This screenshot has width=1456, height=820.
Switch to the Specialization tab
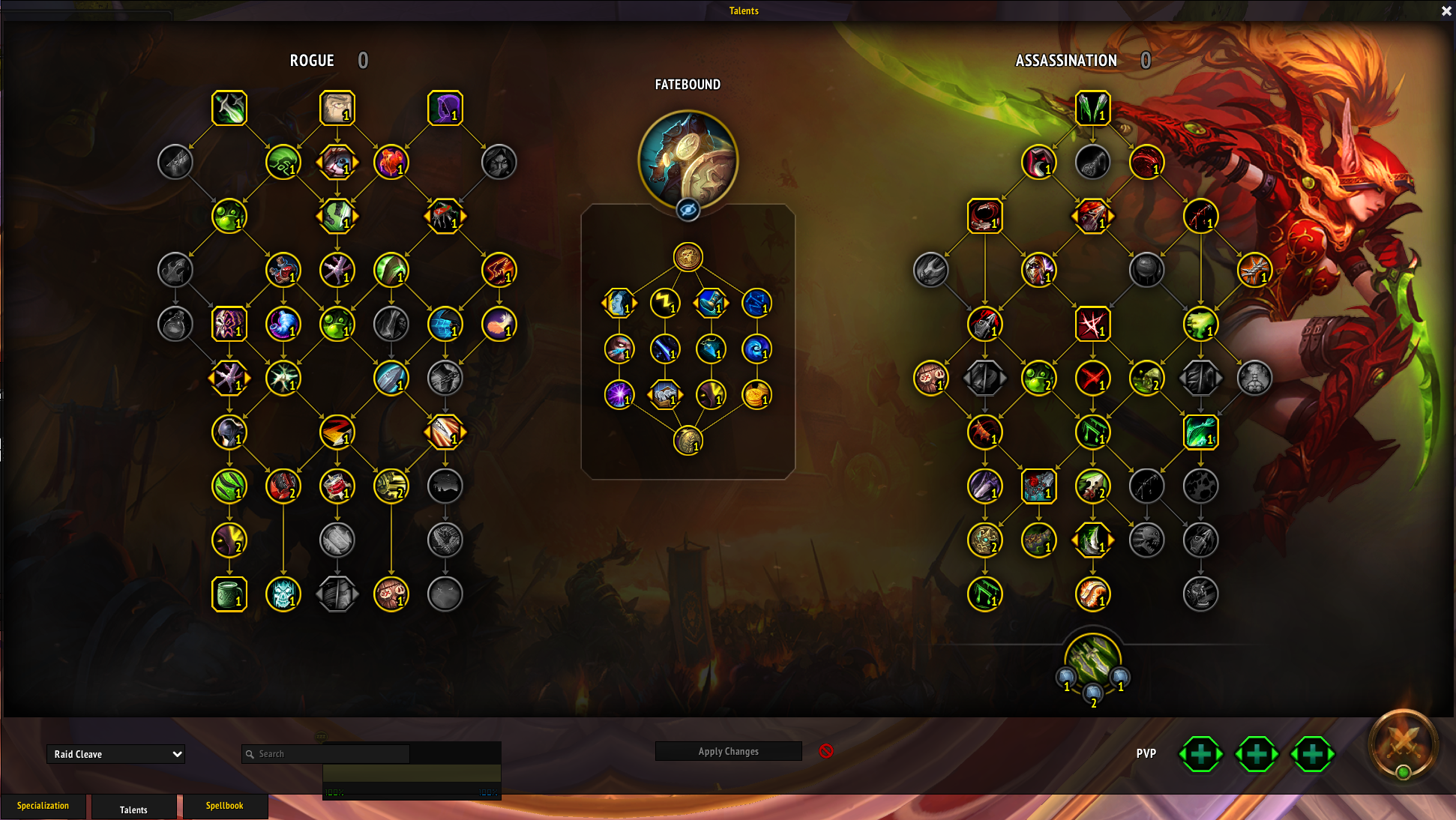pos(43,806)
